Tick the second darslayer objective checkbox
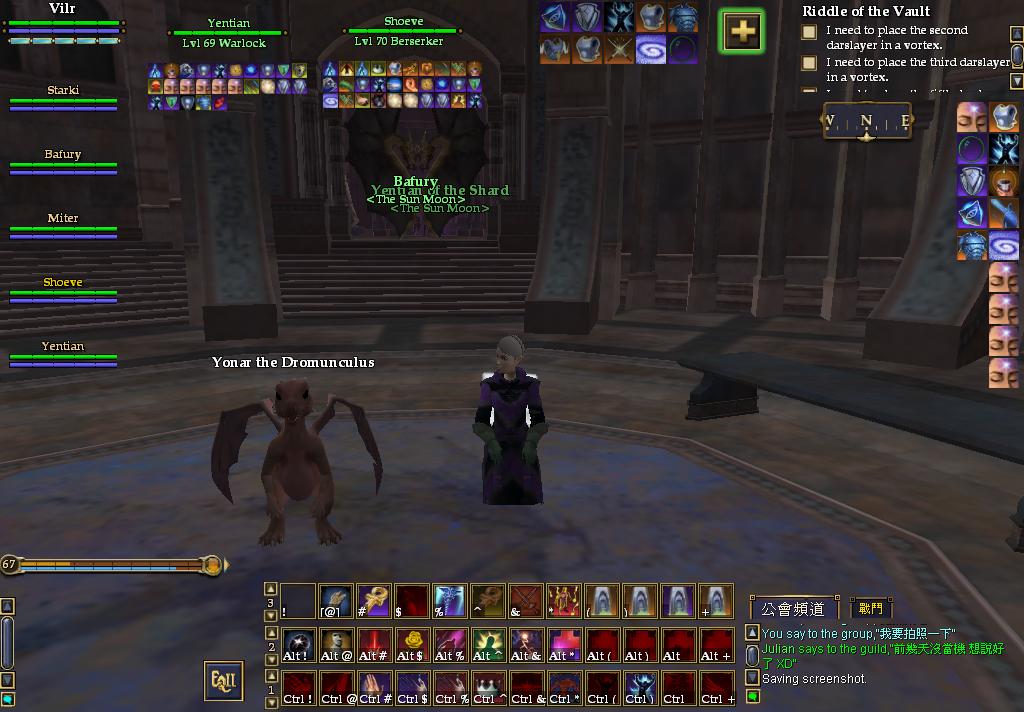Screen dimensions: 1024x712 click(x=809, y=32)
